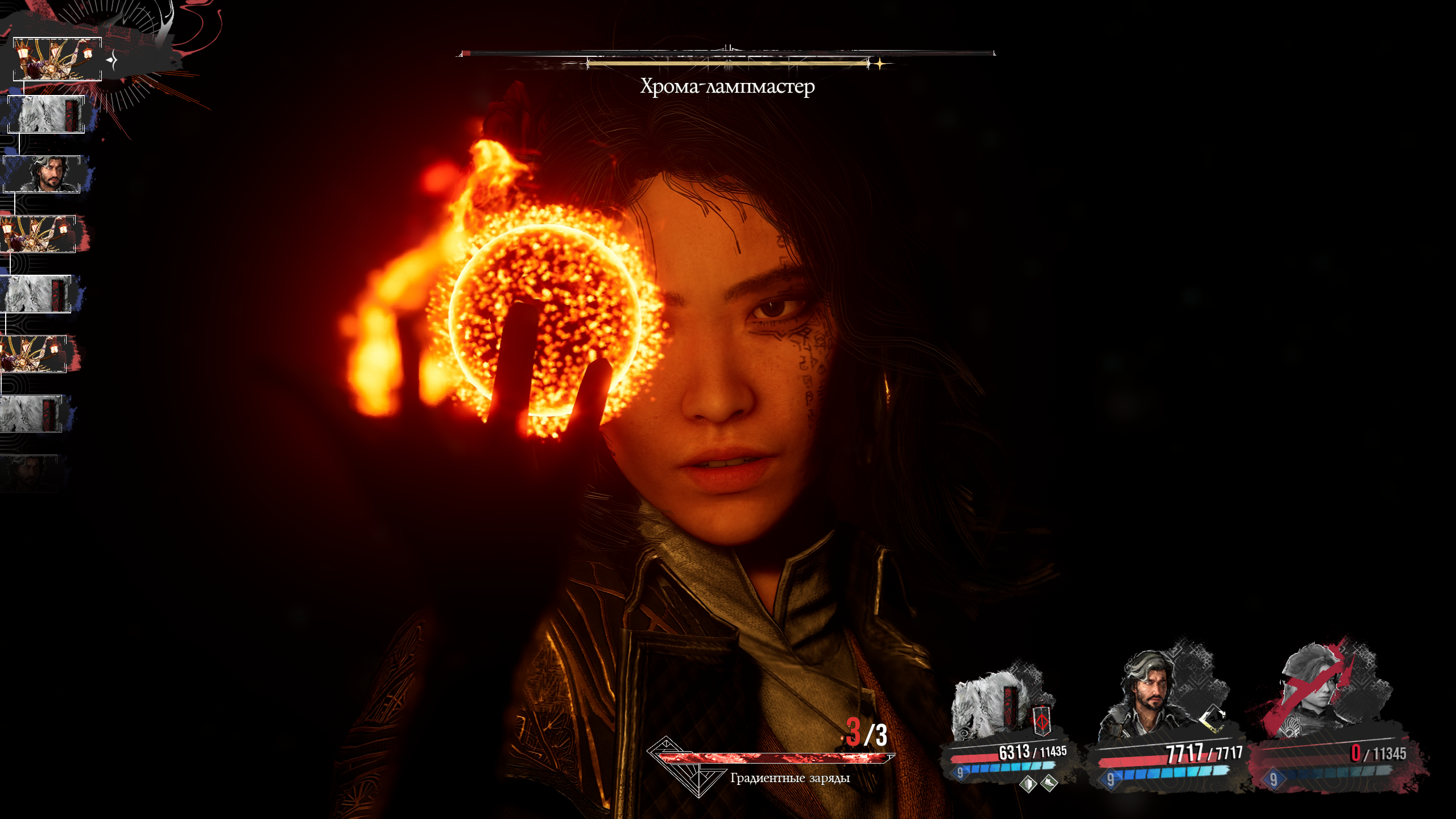This screenshot has height=819, width=1456.
Task: Choose the crossed-out fallen party member portrait
Action: tap(1318, 691)
